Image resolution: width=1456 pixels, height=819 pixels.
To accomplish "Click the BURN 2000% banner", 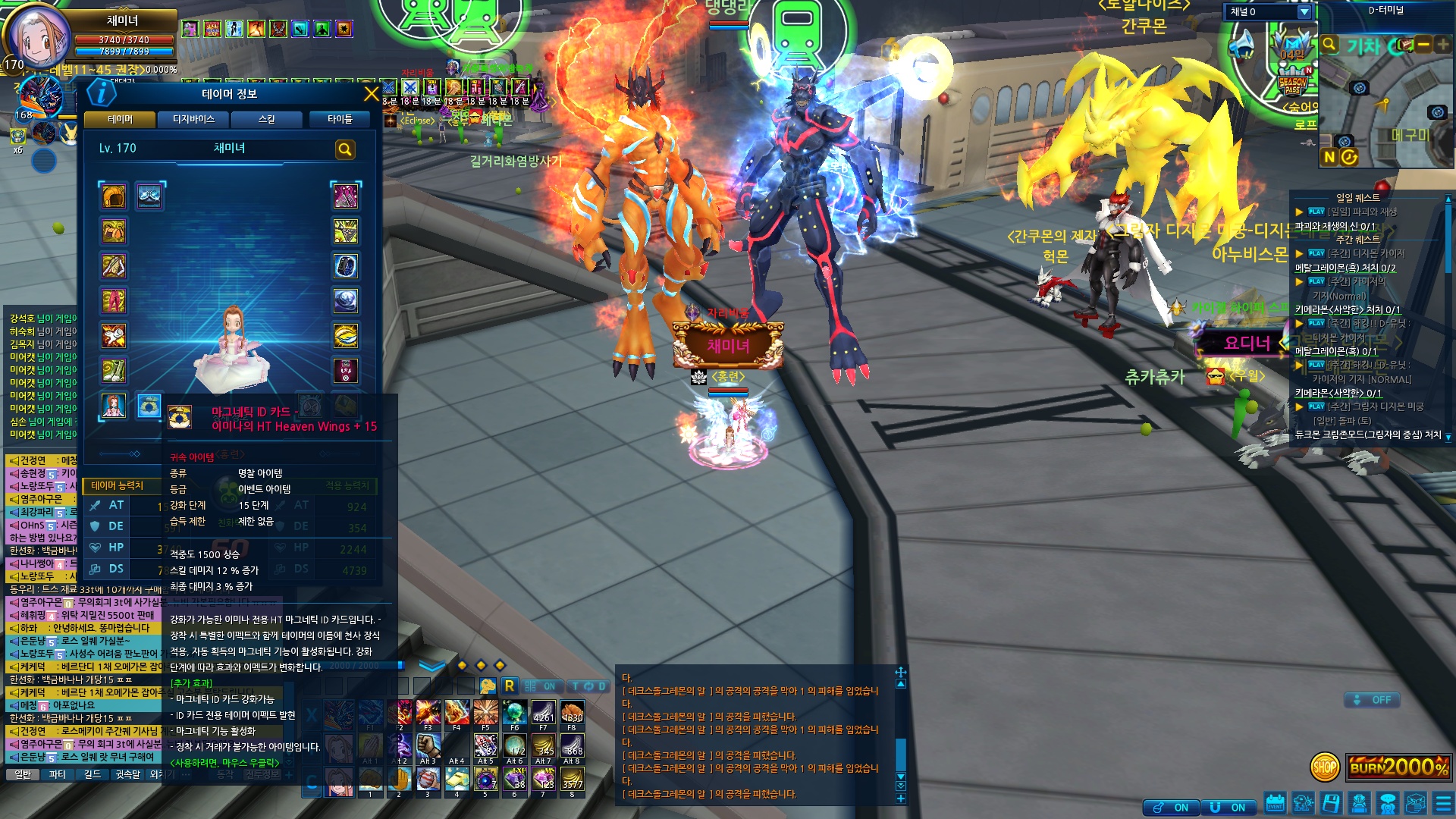I will (1398, 767).
